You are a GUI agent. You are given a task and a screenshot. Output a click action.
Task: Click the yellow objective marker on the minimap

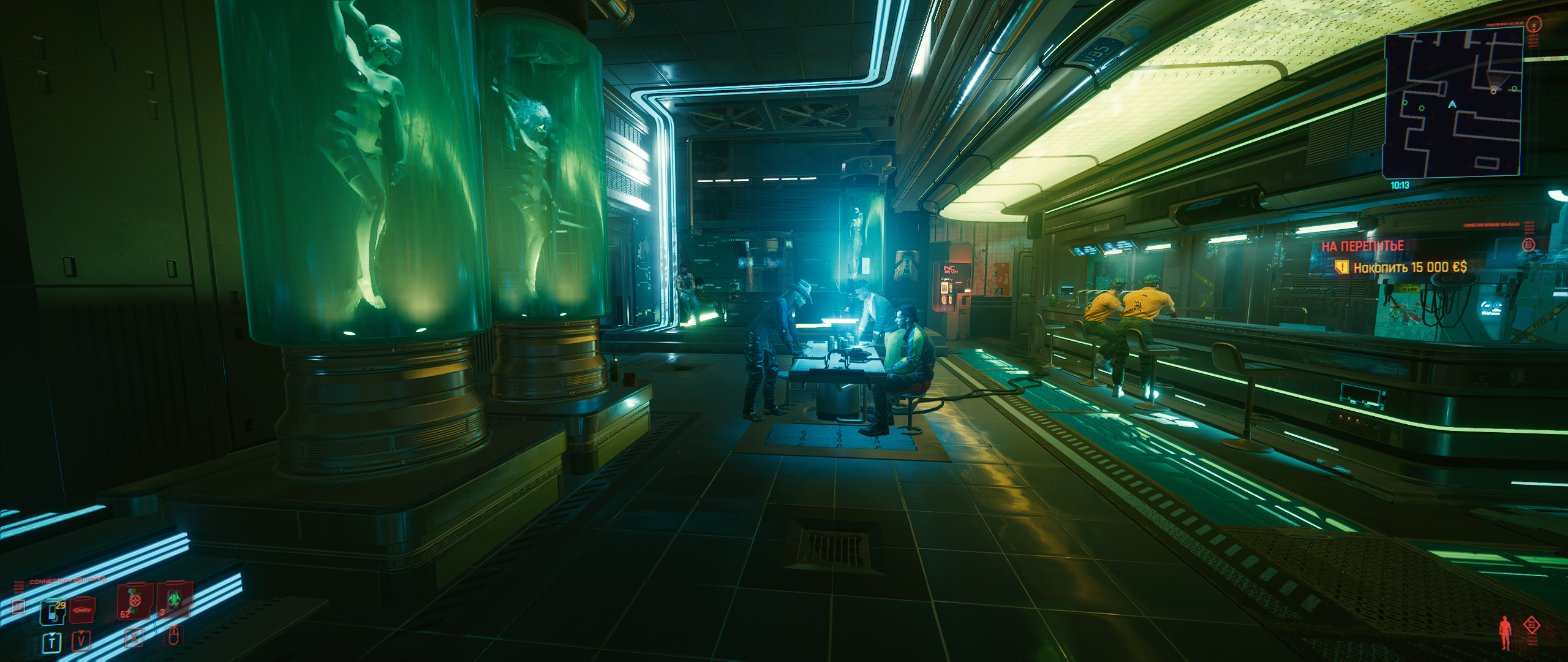[x=1493, y=91]
